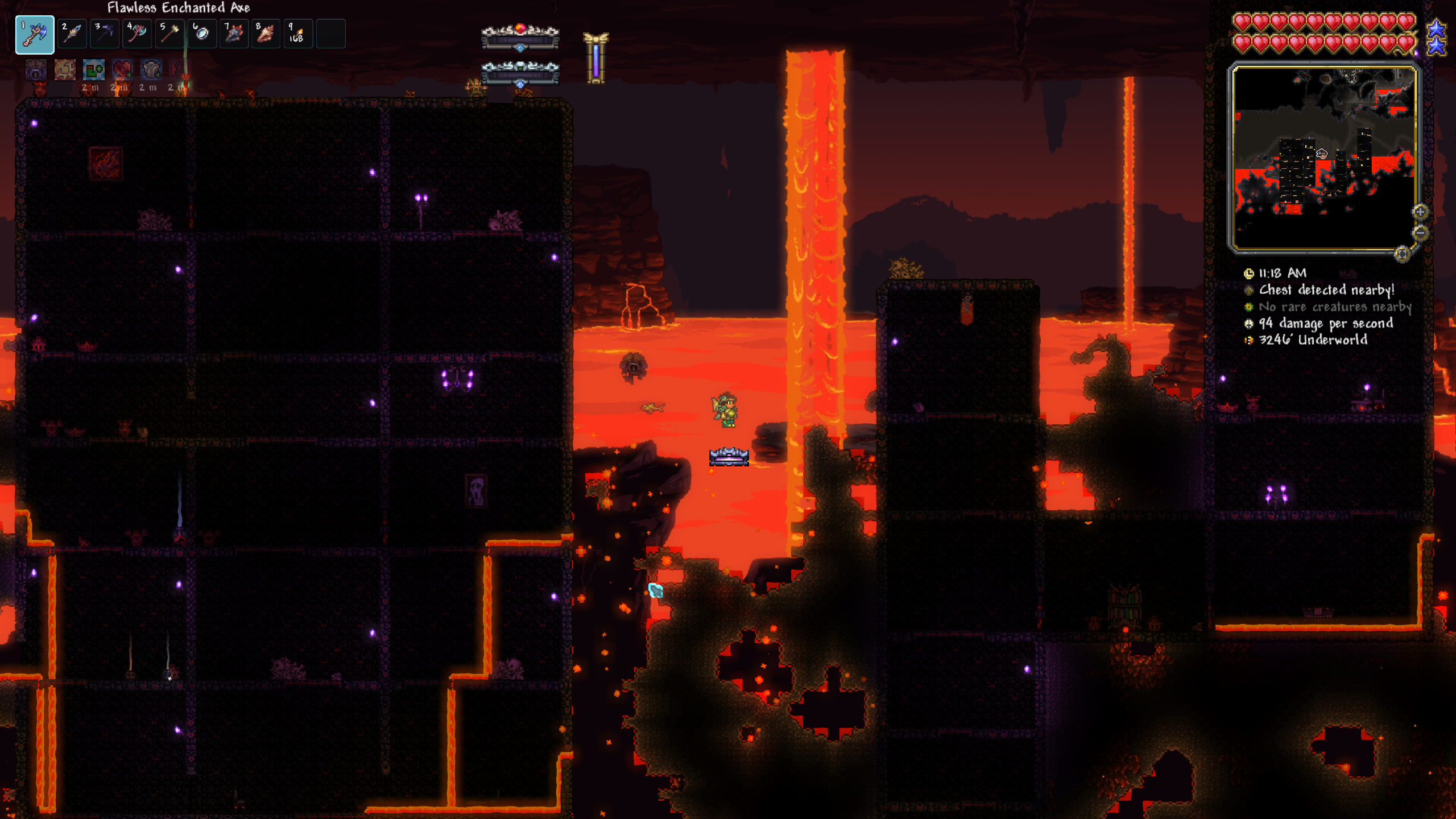The image size is (1456, 819).
Task: Cancel the leftmost active buff icon
Action: pos(35,69)
